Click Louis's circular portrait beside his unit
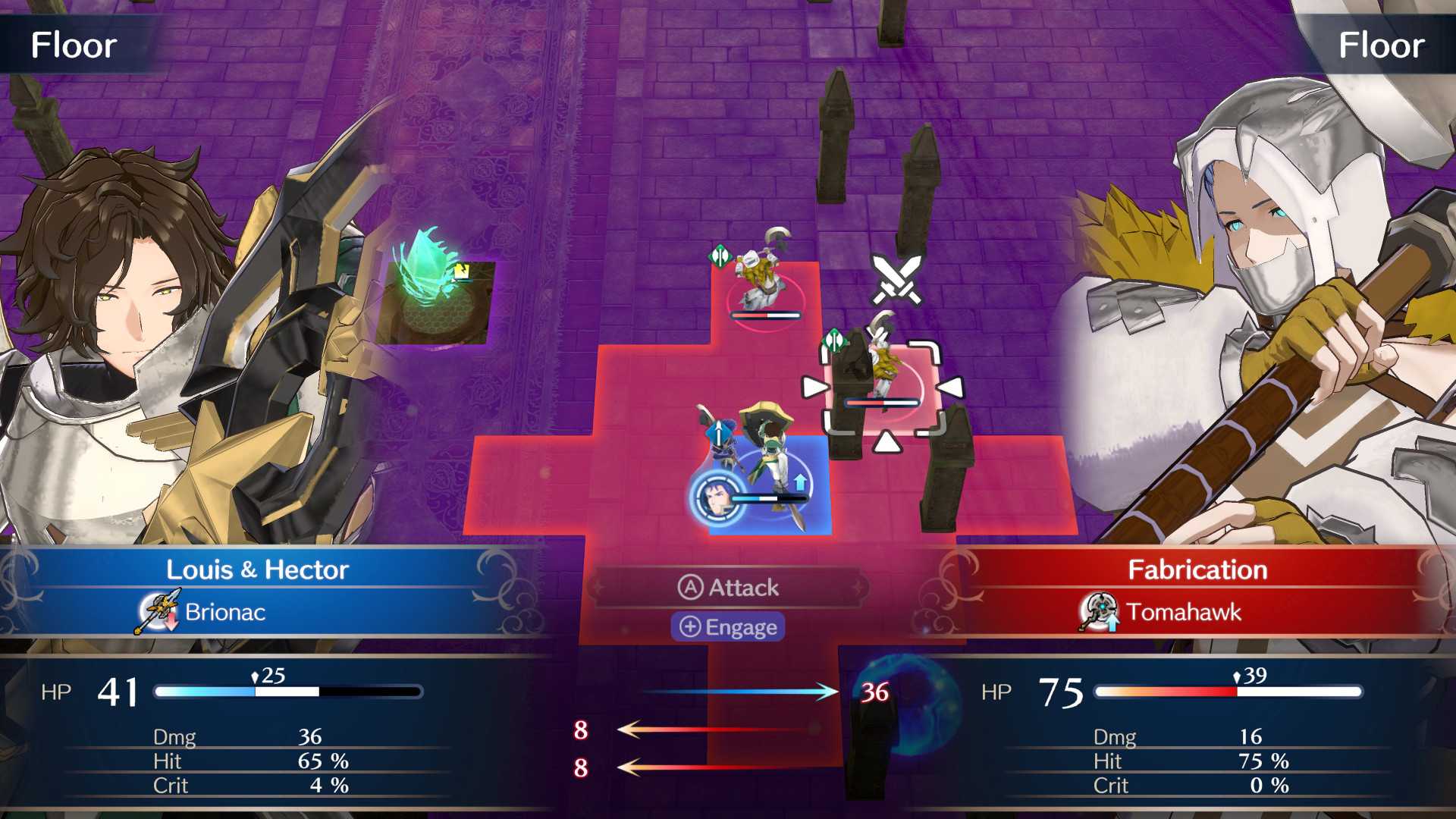The image size is (1456, 819). click(x=716, y=499)
